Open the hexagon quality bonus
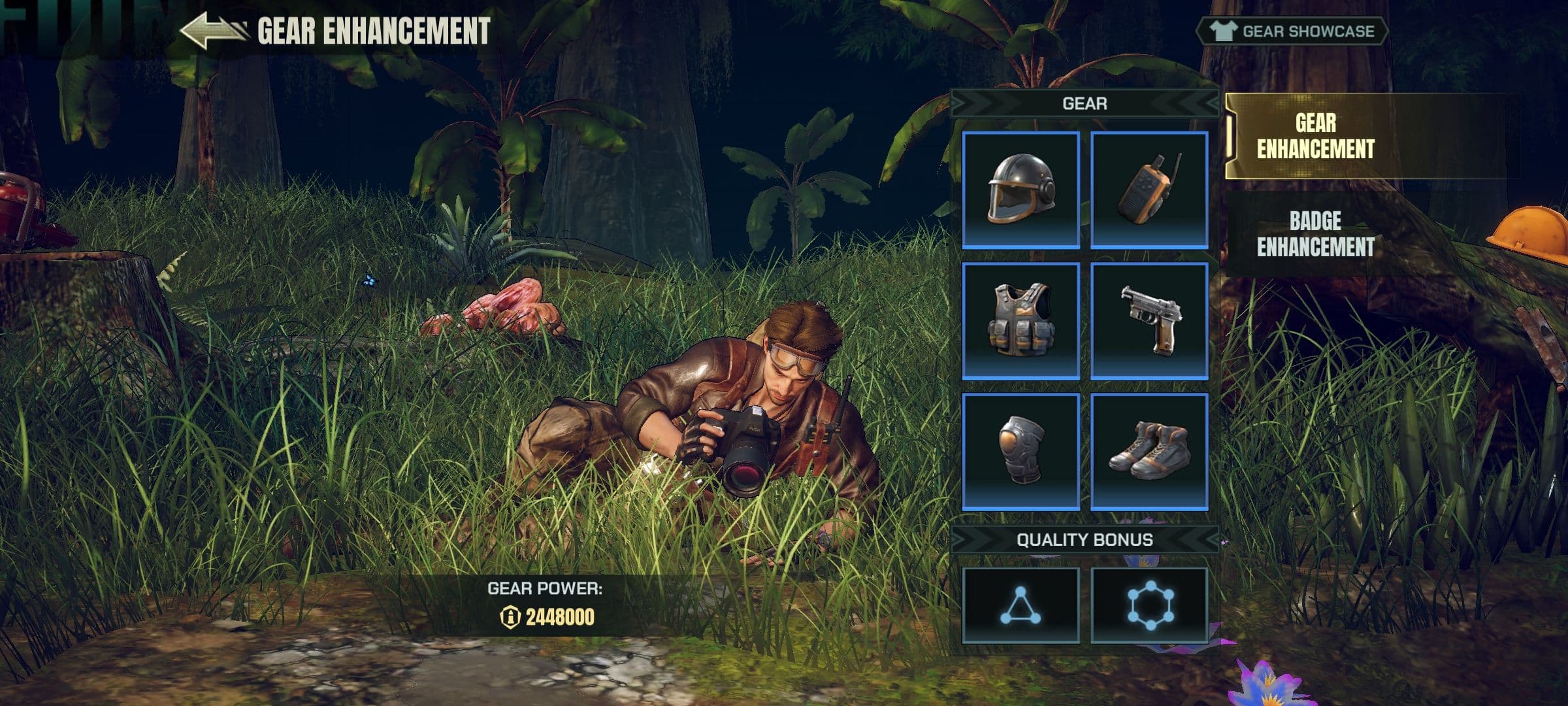Viewport: 1568px width, 706px height. click(1149, 605)
